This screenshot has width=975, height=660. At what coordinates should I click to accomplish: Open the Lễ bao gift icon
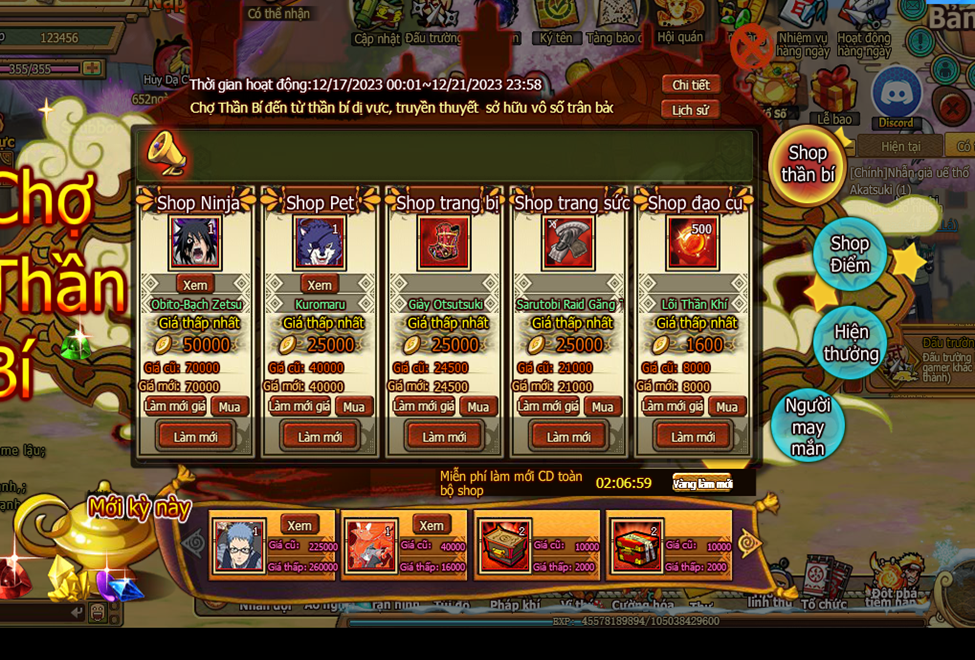(834, 93)
